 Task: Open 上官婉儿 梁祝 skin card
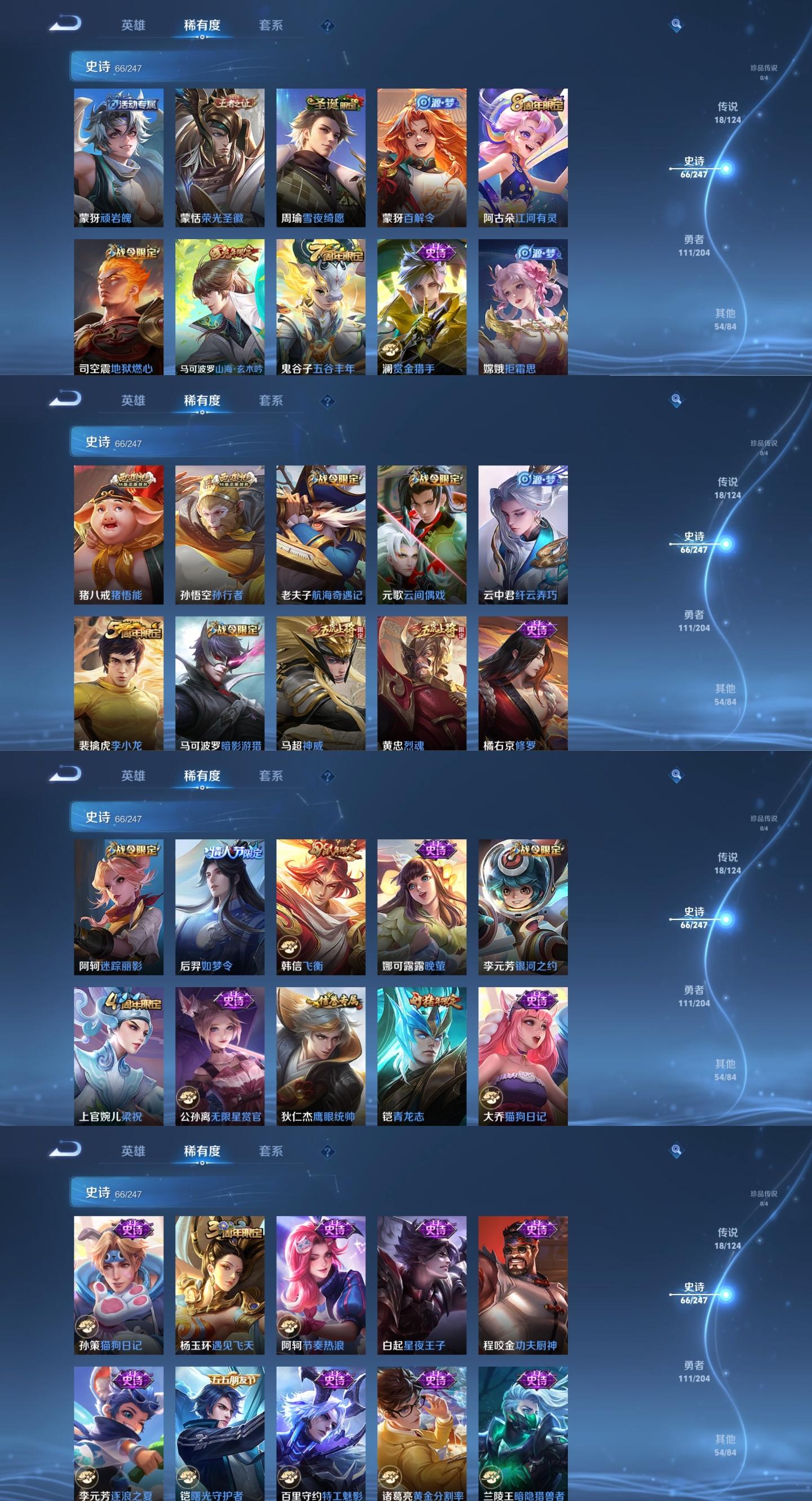click(118, 1056)
